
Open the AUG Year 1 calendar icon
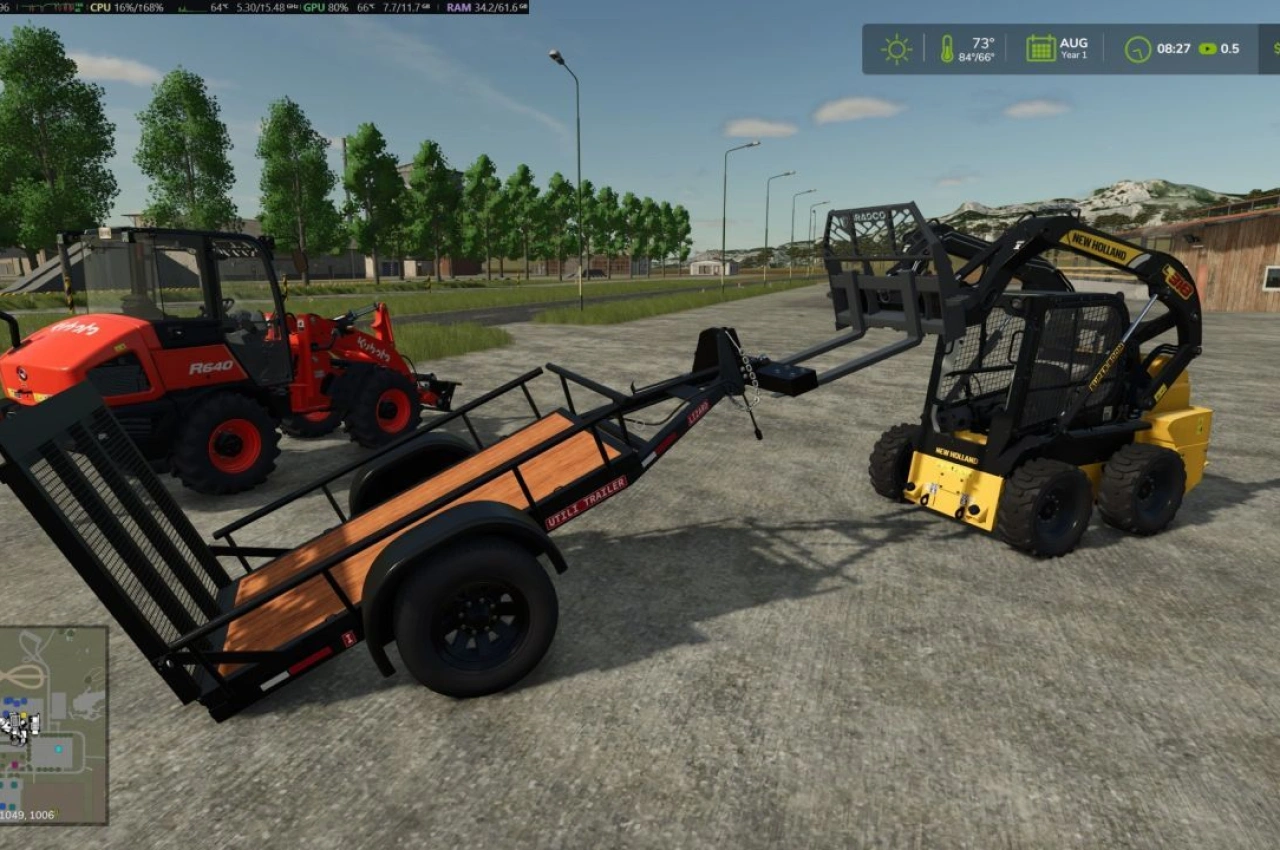pyautogui.click(x=1040, y=46)
